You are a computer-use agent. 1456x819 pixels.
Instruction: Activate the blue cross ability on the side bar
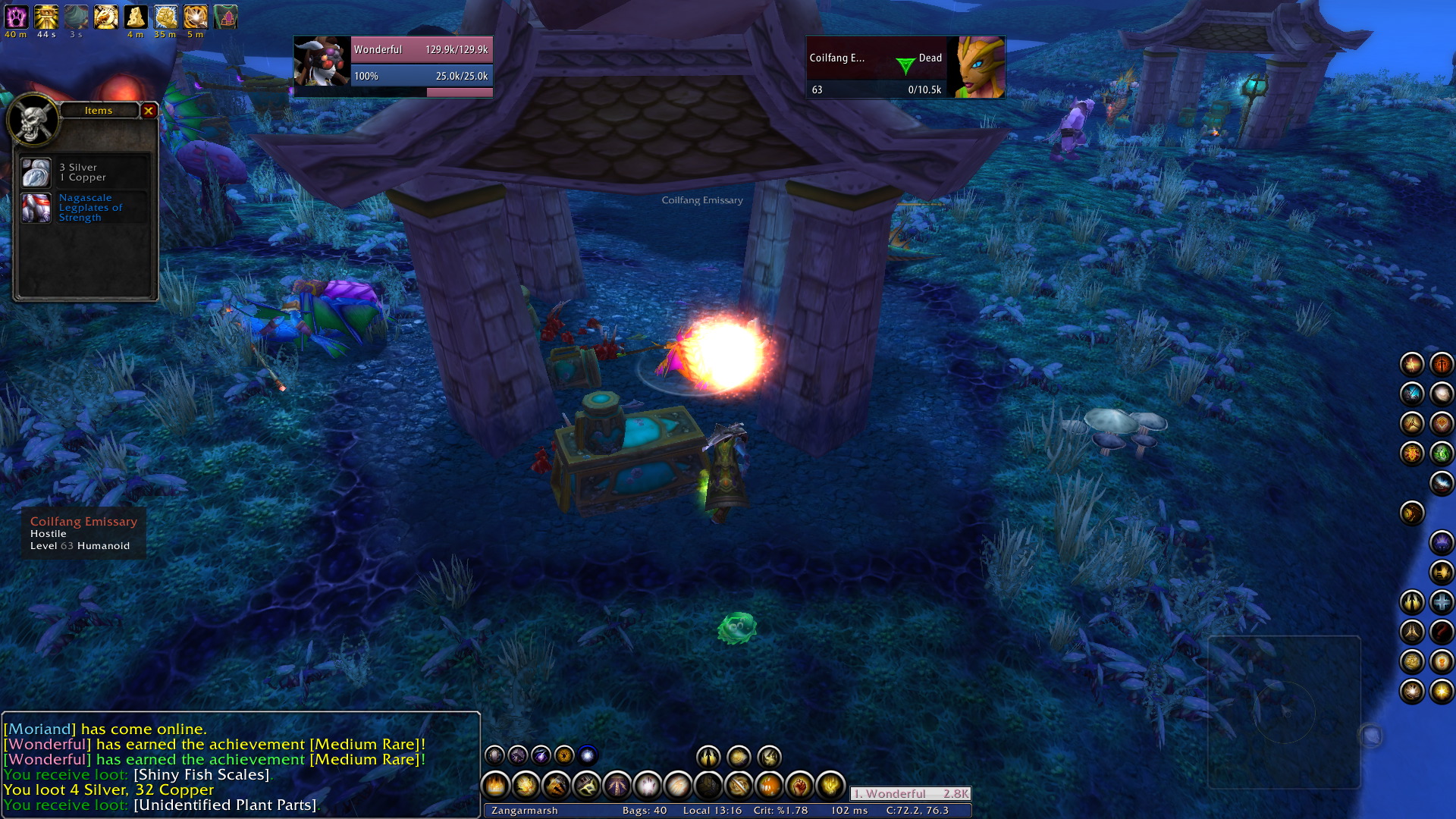click(x=1442, y=602)
